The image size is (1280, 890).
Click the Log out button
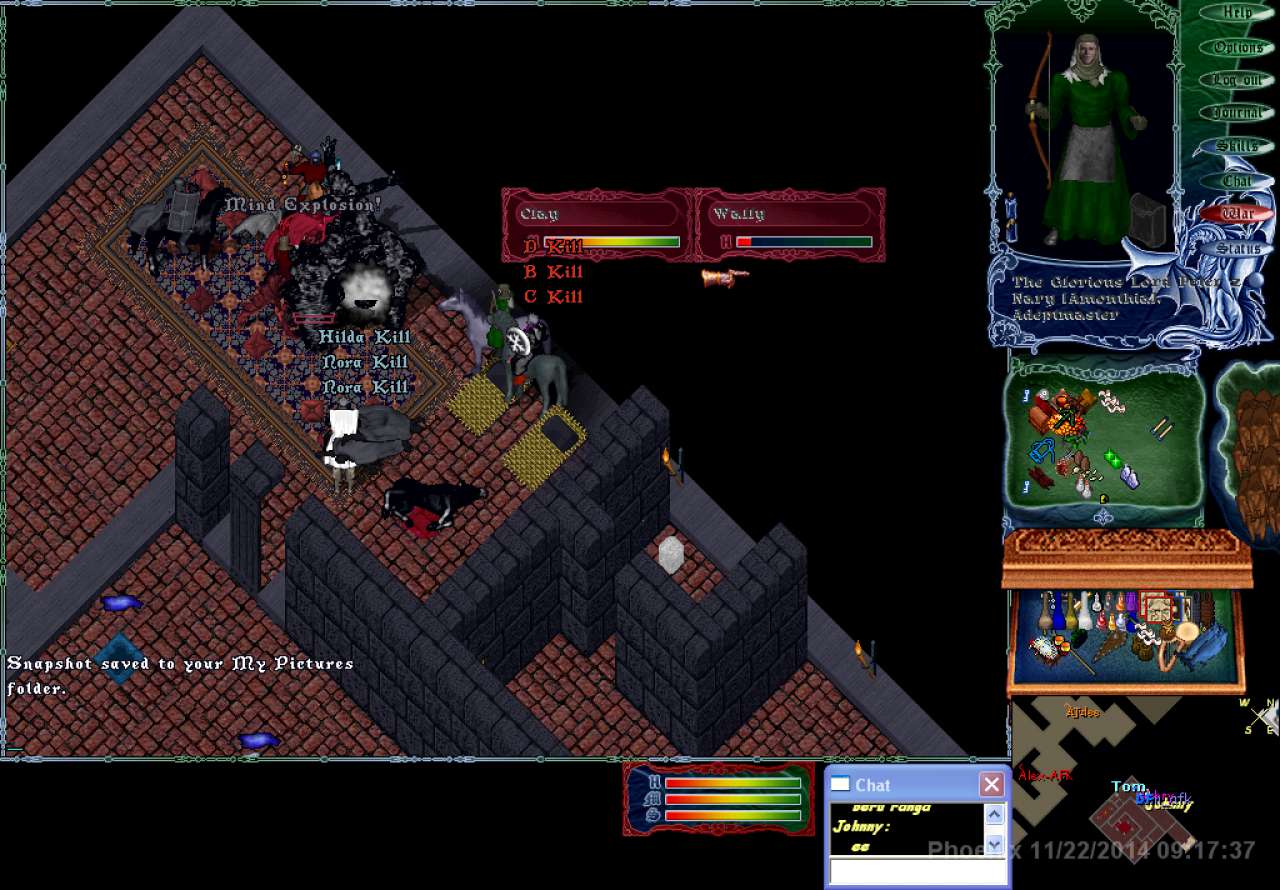coord(1237,80)
